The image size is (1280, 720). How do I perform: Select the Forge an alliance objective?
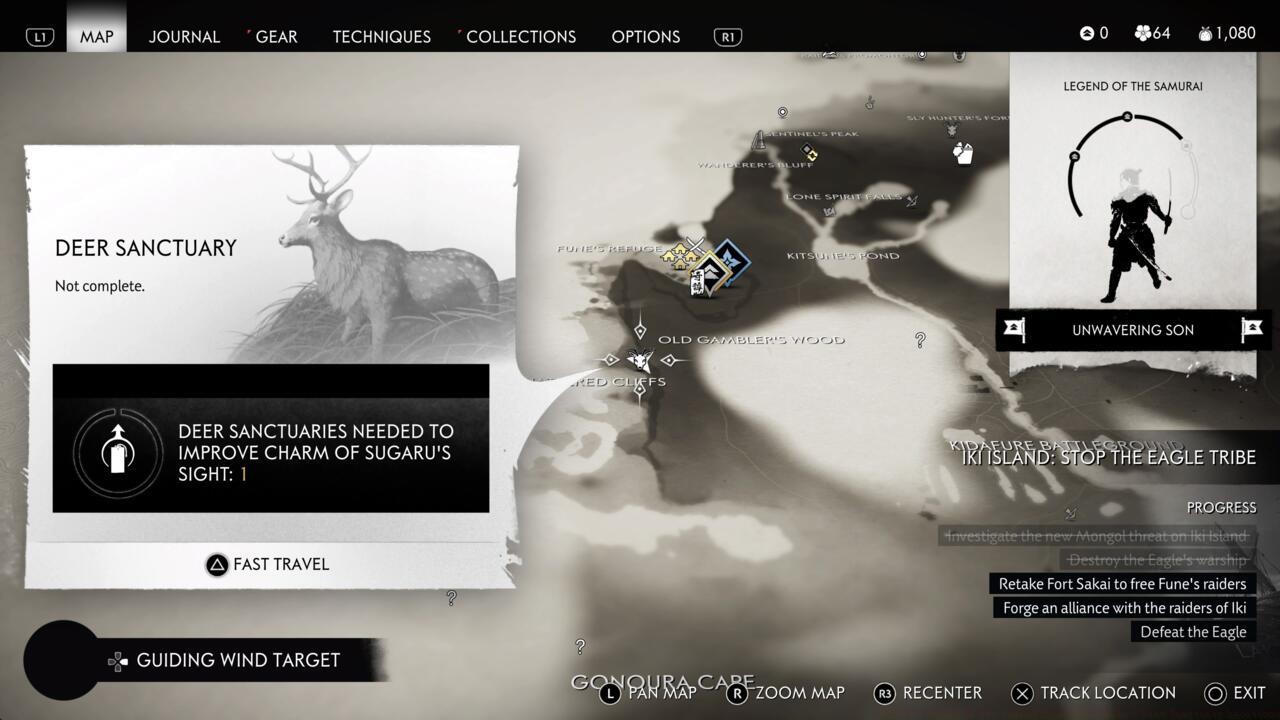point(1124,608)
